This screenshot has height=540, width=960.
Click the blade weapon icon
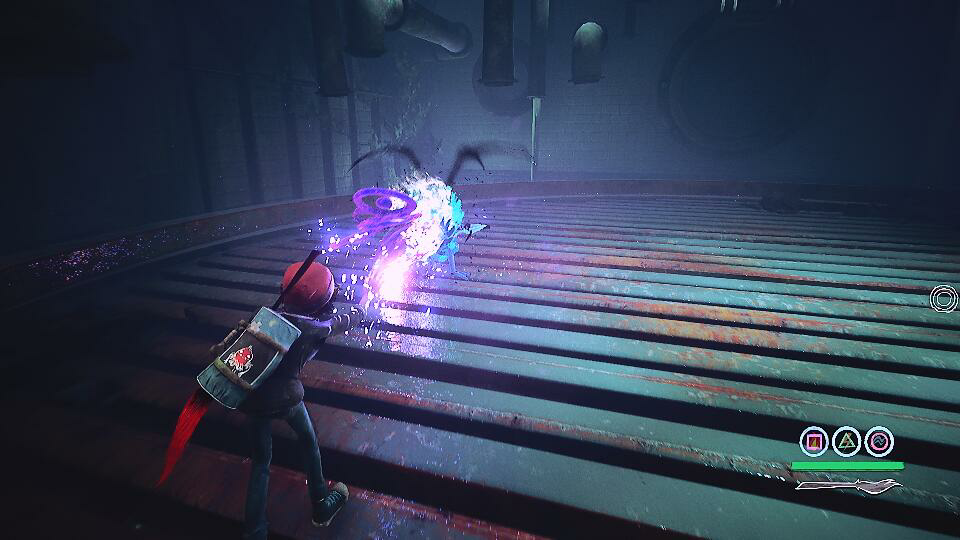(849, 486)
